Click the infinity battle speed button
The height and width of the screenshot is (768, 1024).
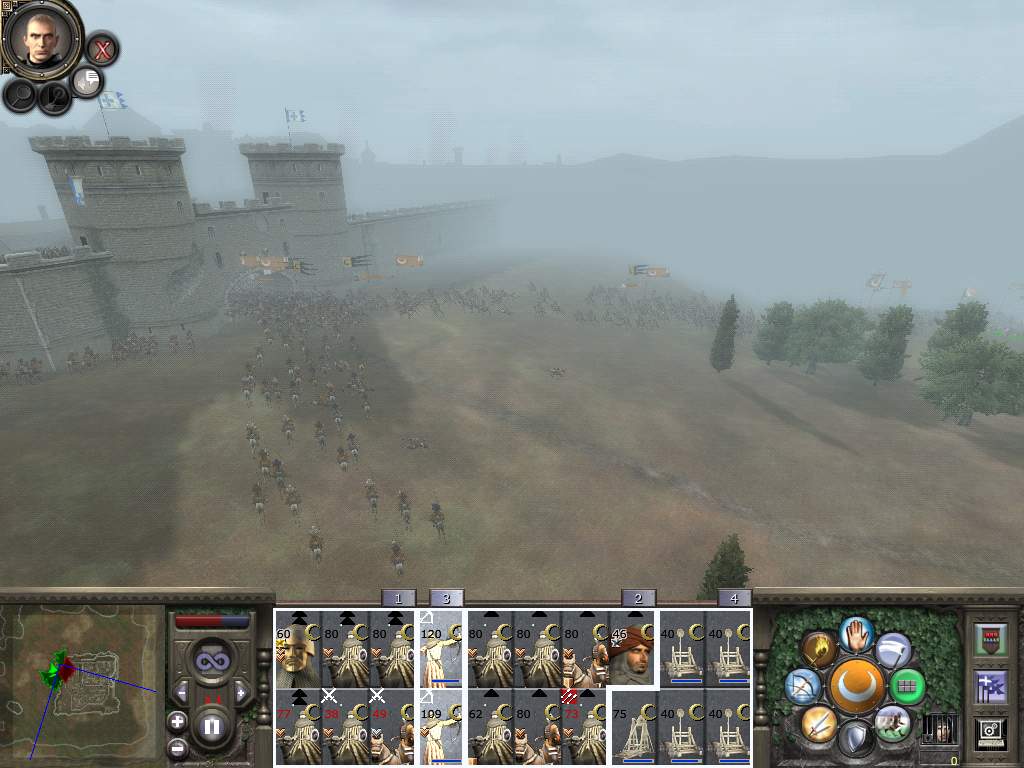point(211,661)
